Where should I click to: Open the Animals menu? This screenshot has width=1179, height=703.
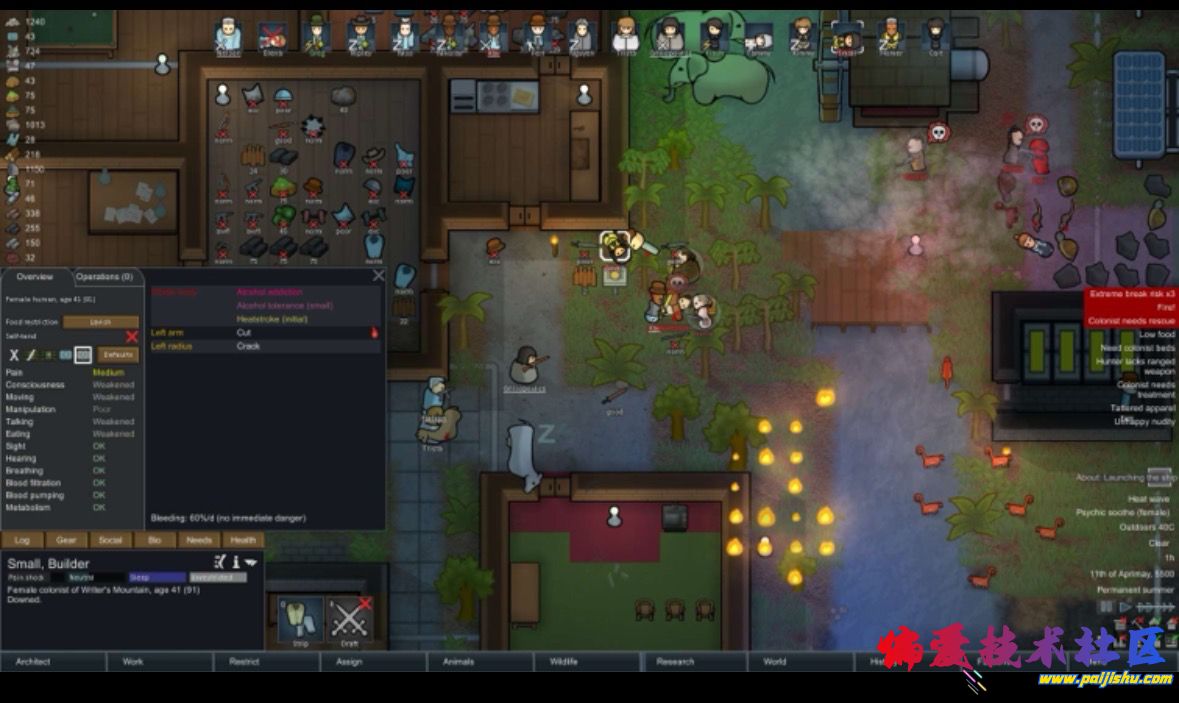(456, 661)
